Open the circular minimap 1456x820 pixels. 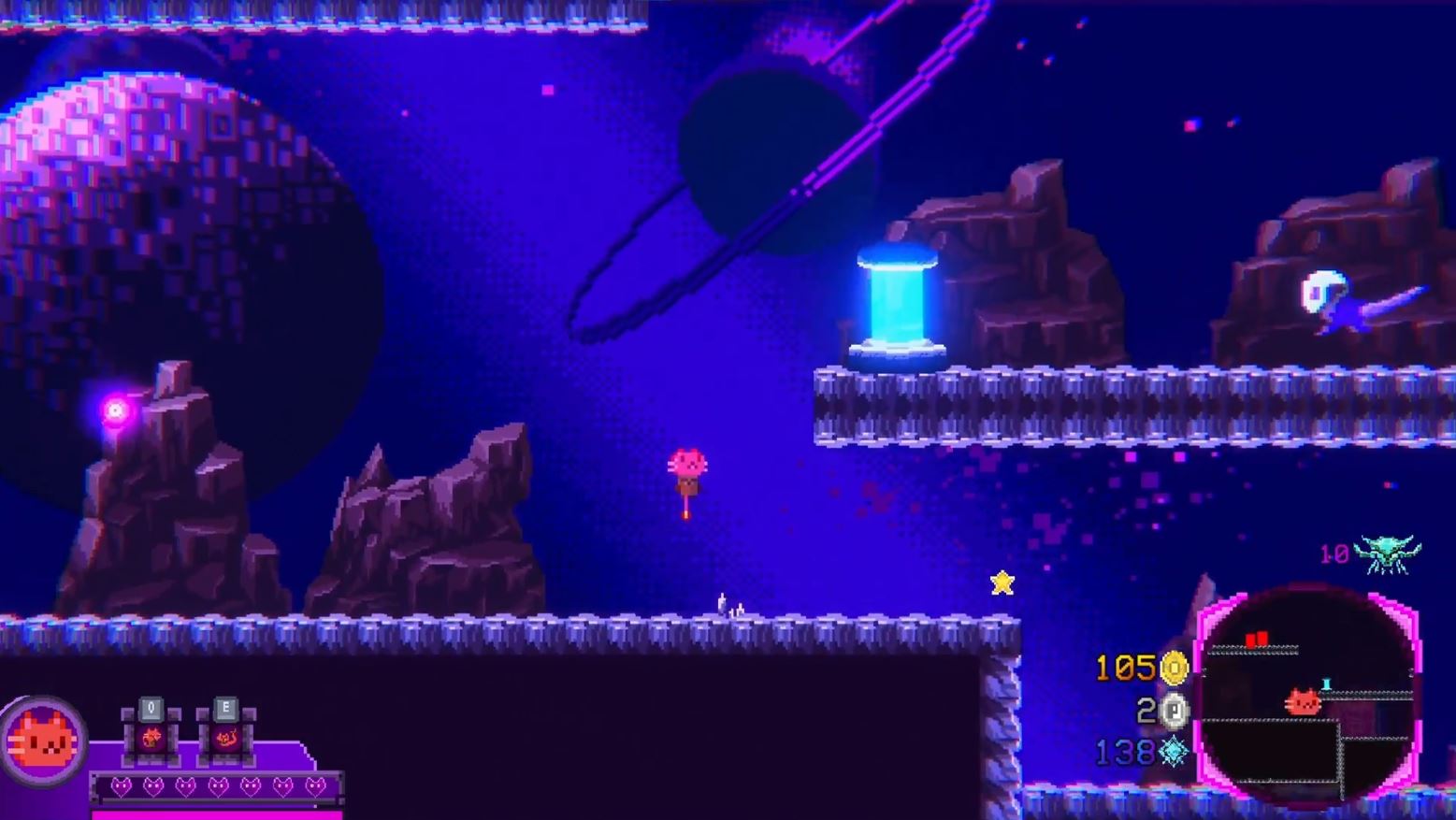pos(1307,695)
